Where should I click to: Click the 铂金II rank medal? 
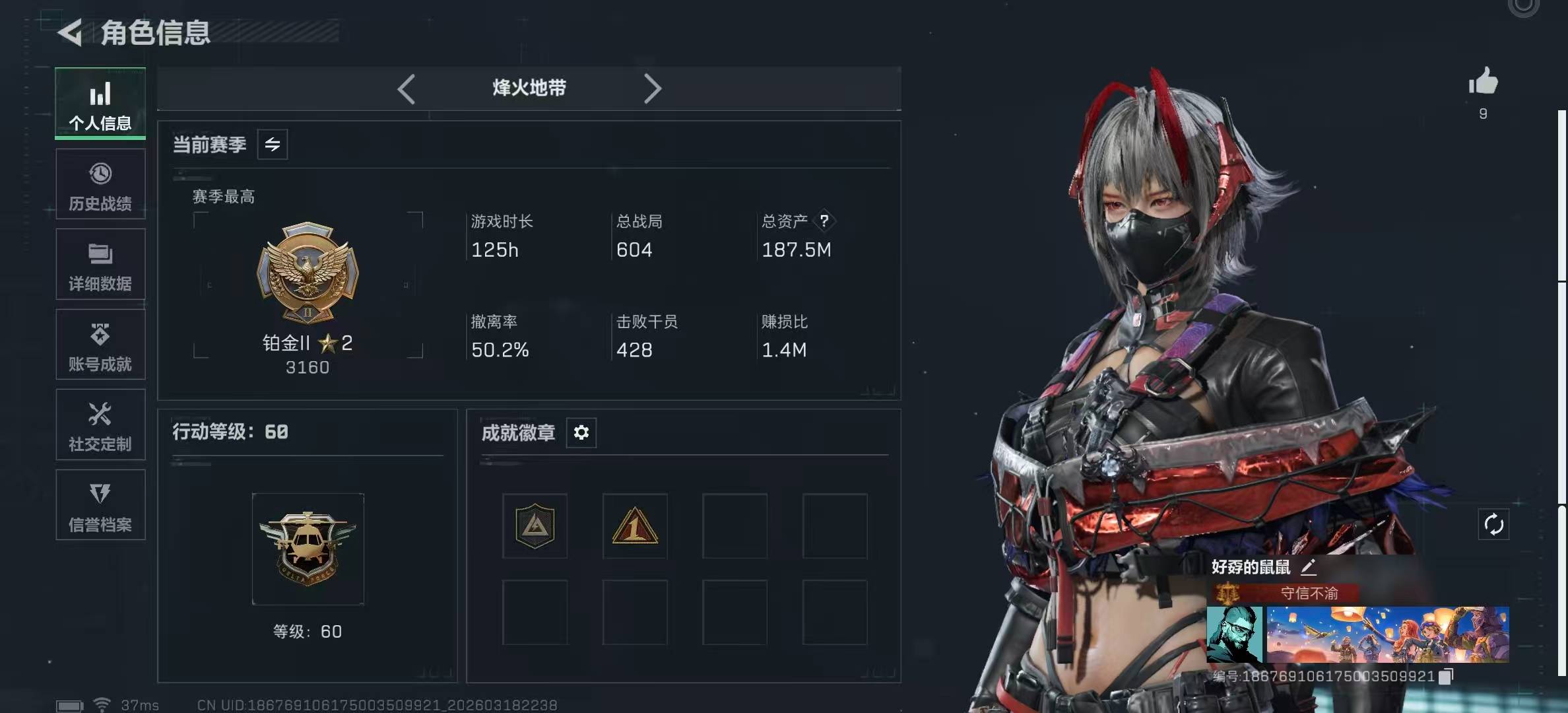tap(308, 272)
